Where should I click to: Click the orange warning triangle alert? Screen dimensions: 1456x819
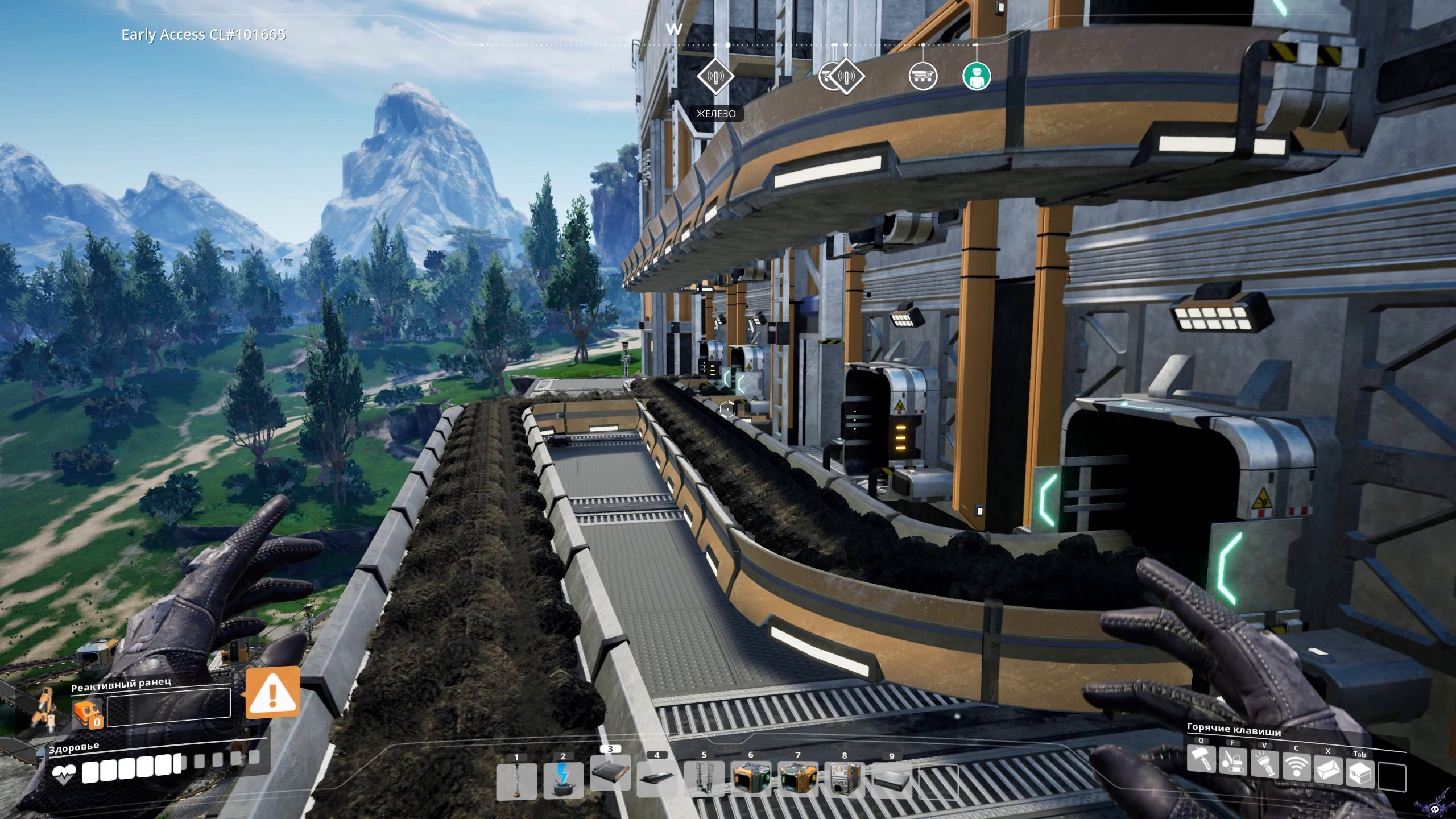coord(272,692)
